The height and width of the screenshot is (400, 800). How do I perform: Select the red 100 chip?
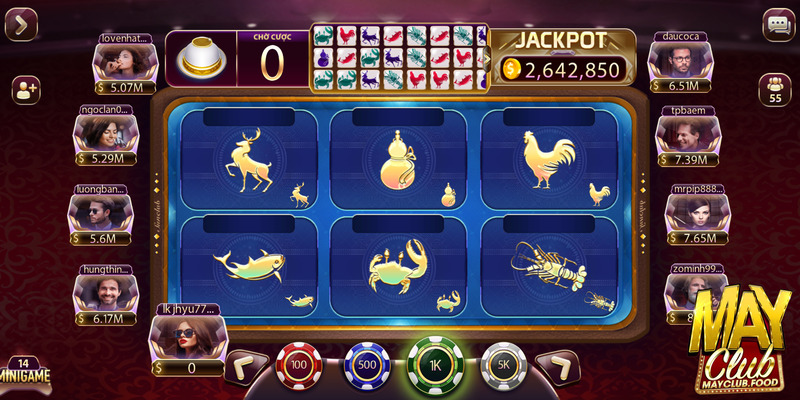coord(297,364)
